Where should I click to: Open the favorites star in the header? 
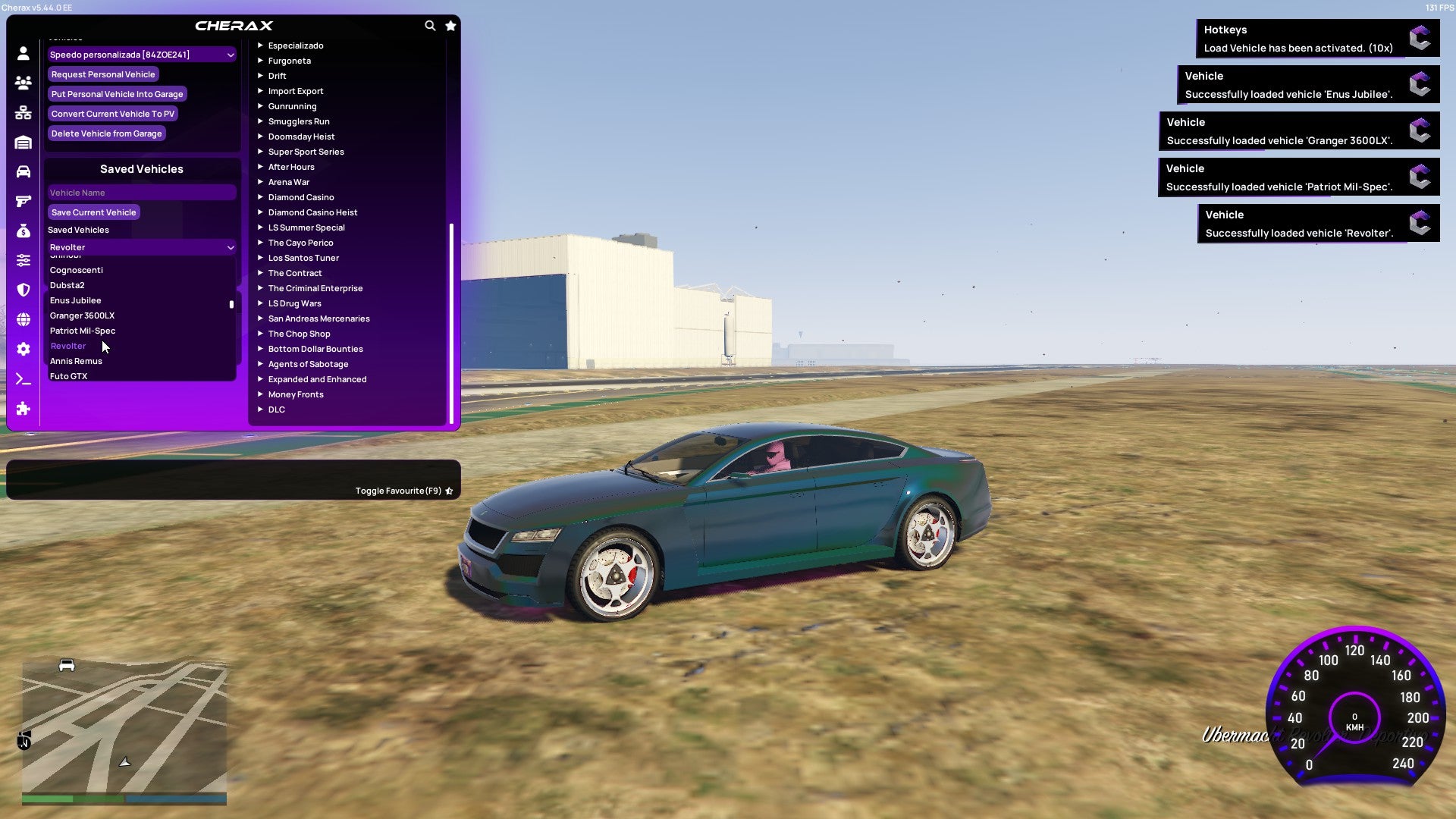(x=450, y=25)
